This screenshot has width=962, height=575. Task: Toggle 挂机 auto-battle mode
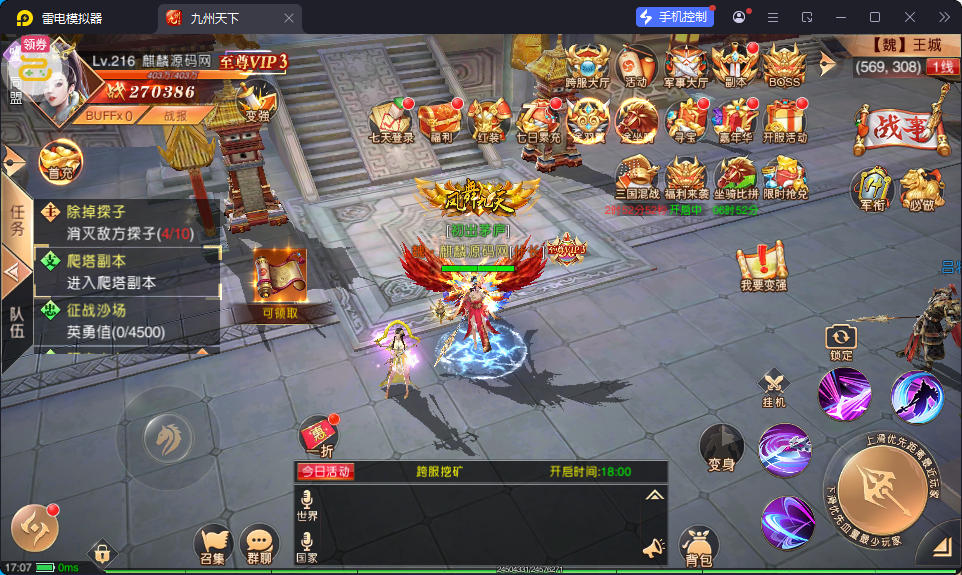point(773,388)
